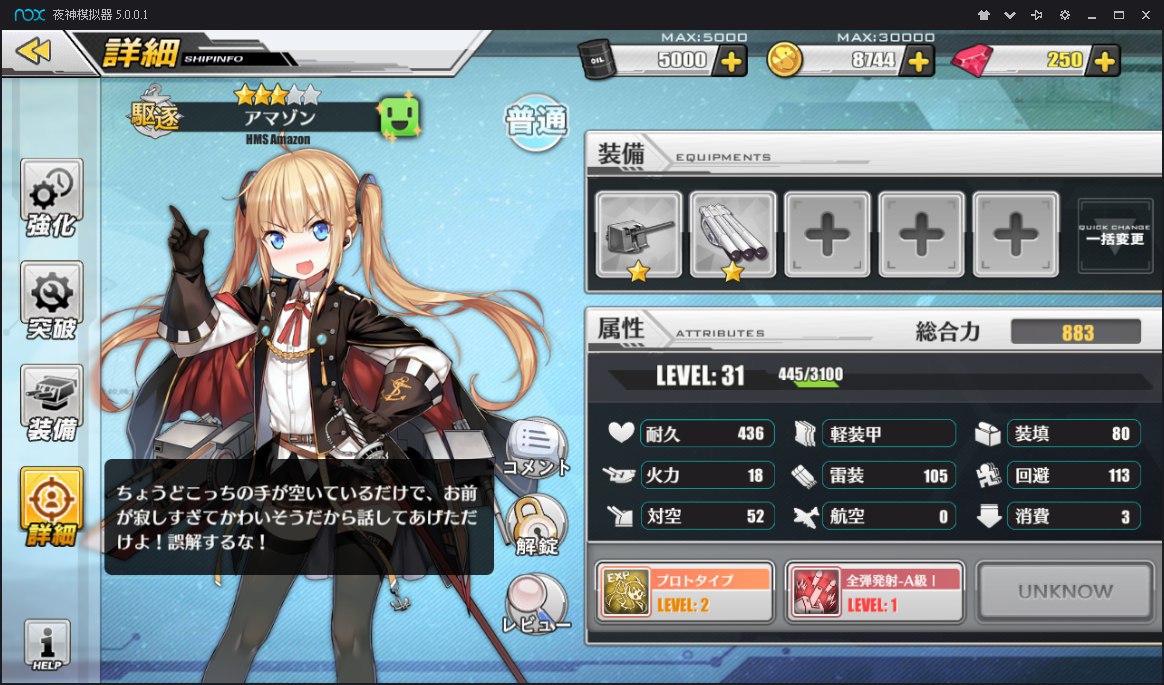Go back with the yellow double-arrow button
The height and width of the screenshot is (685, 1164).
click(35, 51)
